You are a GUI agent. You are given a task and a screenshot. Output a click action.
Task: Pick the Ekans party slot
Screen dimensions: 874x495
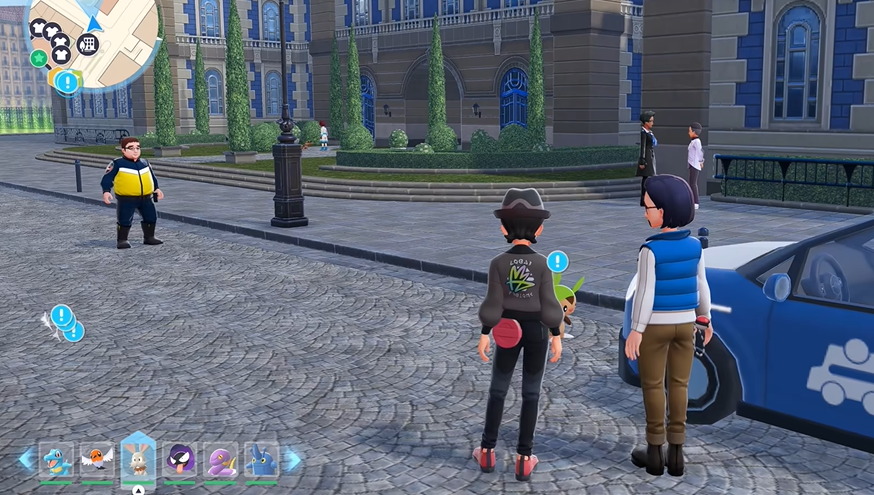point(221,460)
